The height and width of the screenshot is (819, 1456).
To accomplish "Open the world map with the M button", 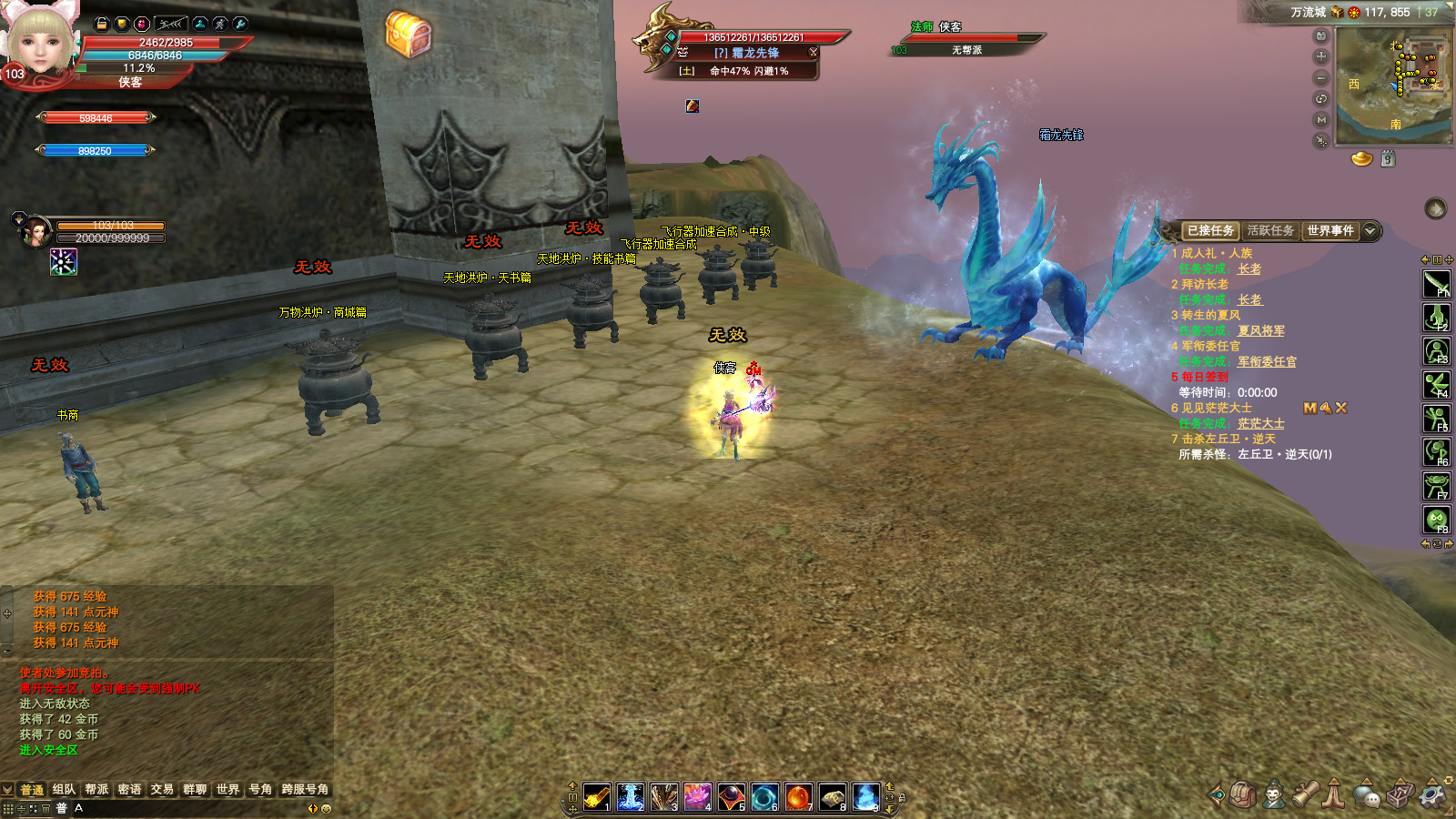I will point(1321,120).
